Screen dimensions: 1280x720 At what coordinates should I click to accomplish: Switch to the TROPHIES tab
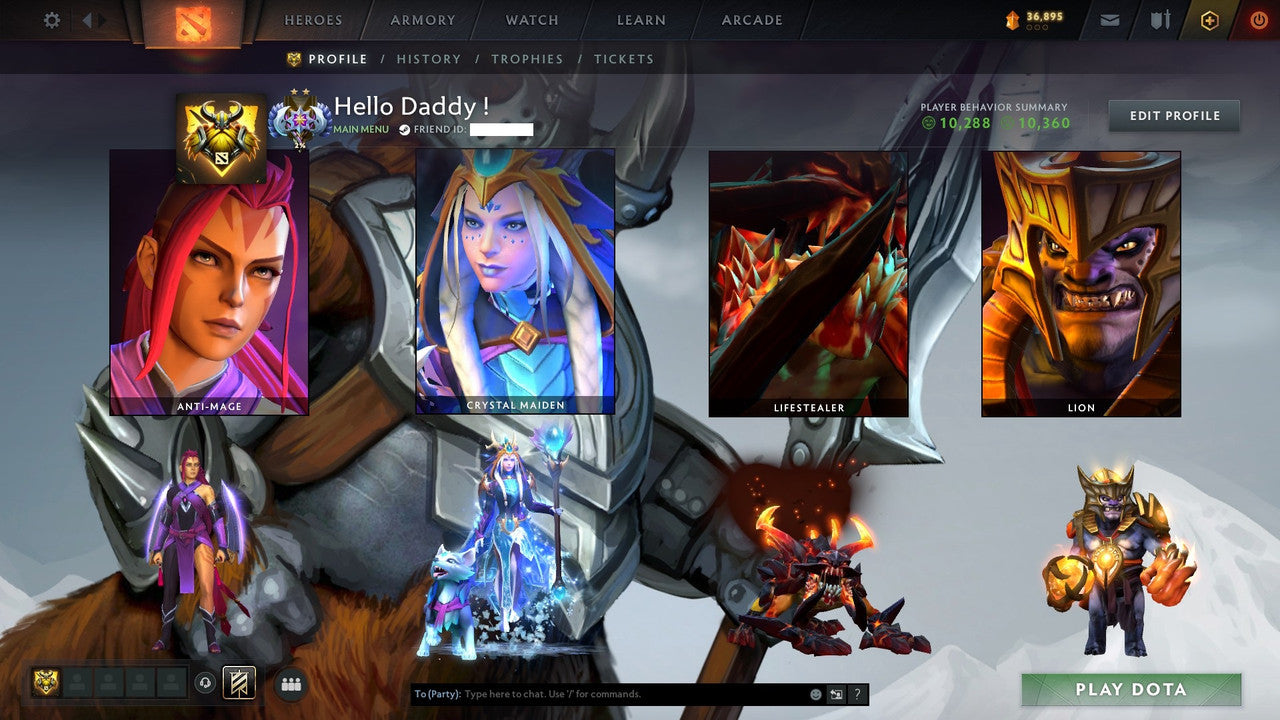[529, 59]
